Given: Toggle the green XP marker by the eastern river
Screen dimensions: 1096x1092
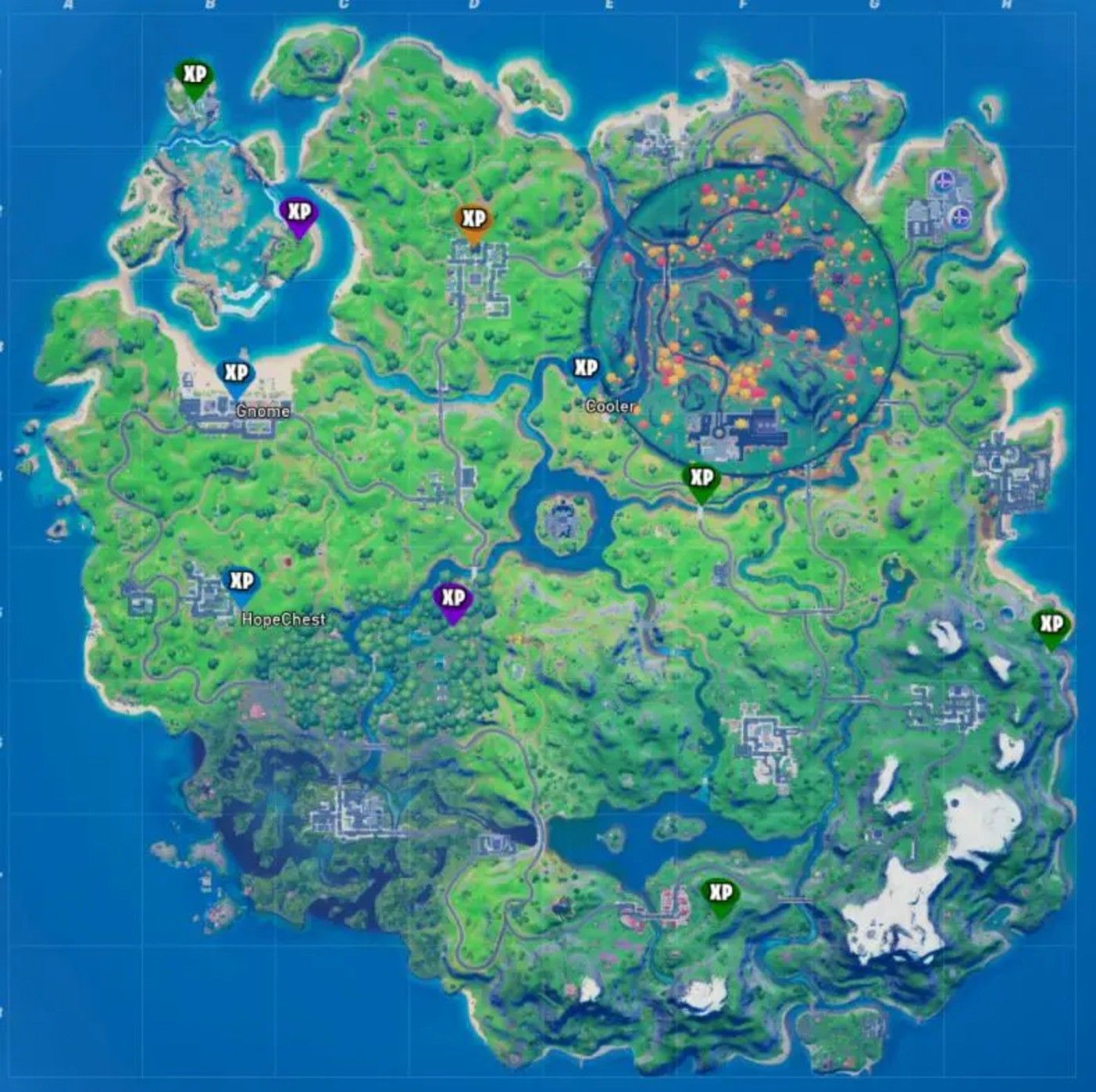Looking at the screenshot, I should [x=701, y=476].
